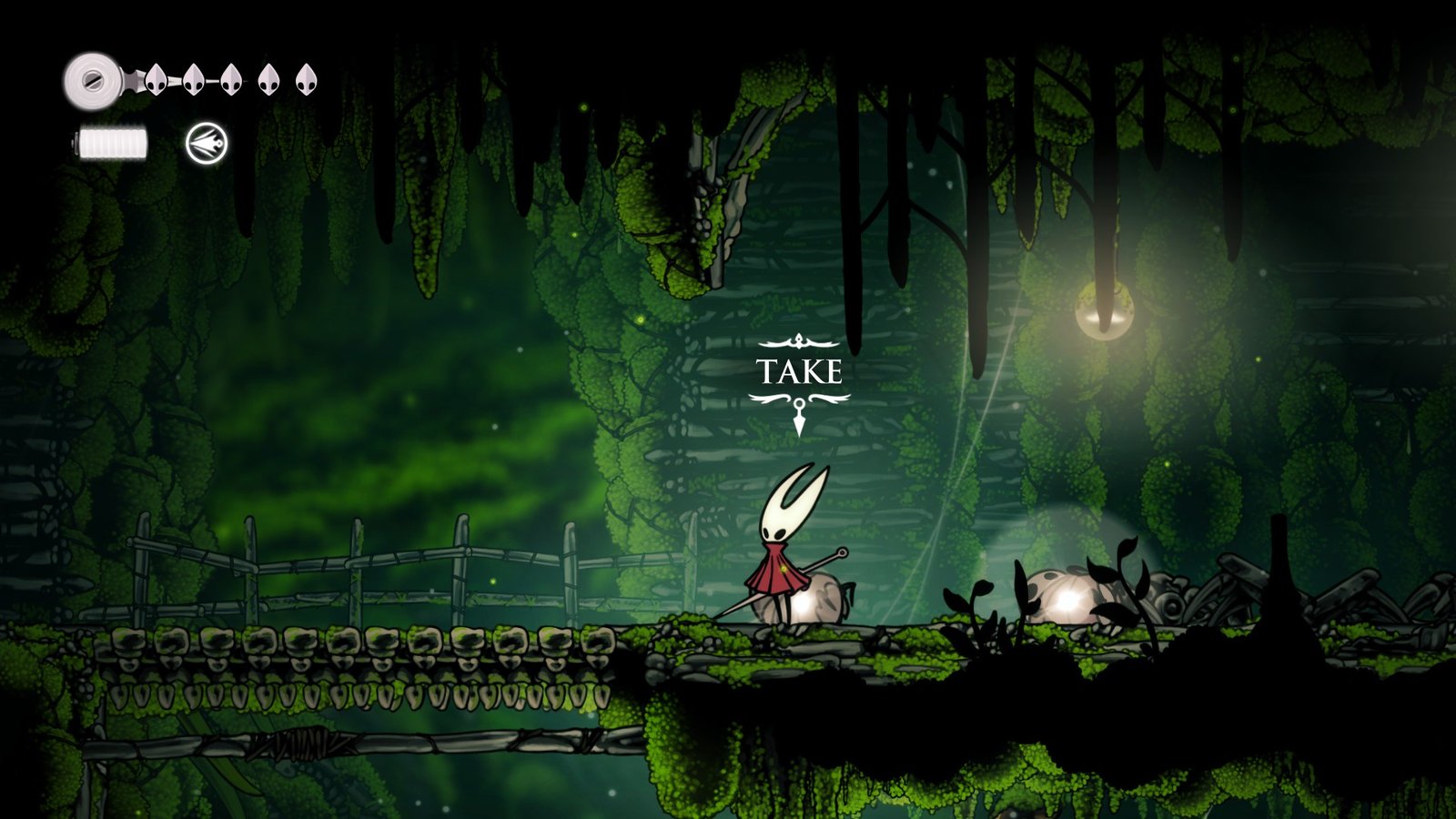
Task: Click the white silk meter below the spool
Action: (113, 142)
